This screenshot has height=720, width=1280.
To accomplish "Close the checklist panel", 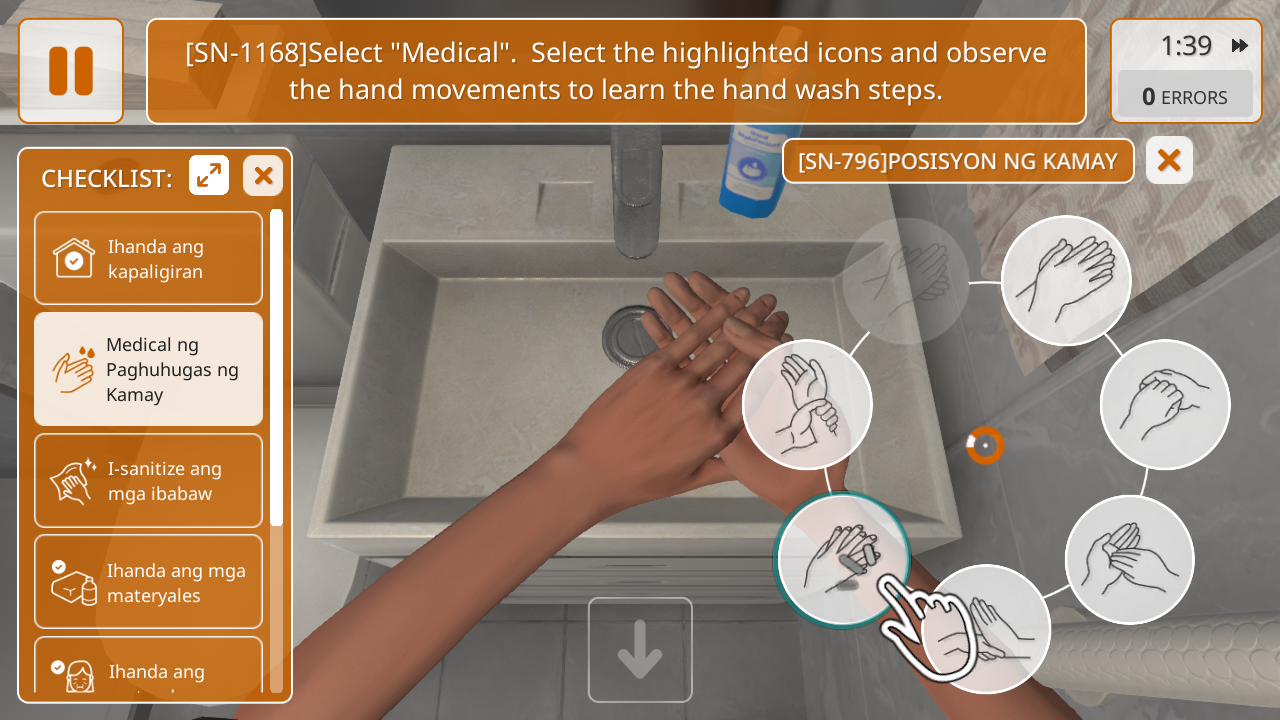I will coord(263,176).
